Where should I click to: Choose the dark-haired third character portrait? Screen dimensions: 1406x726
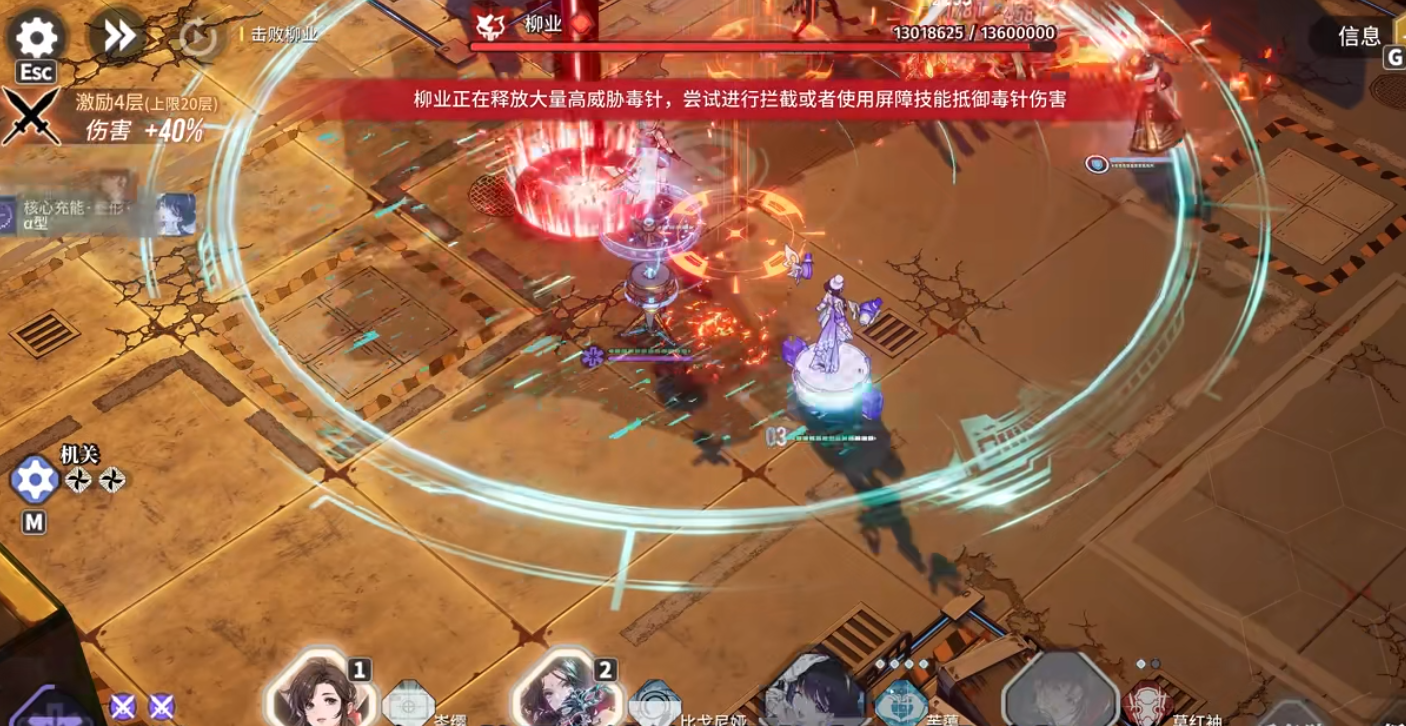[x=813, y=692]
